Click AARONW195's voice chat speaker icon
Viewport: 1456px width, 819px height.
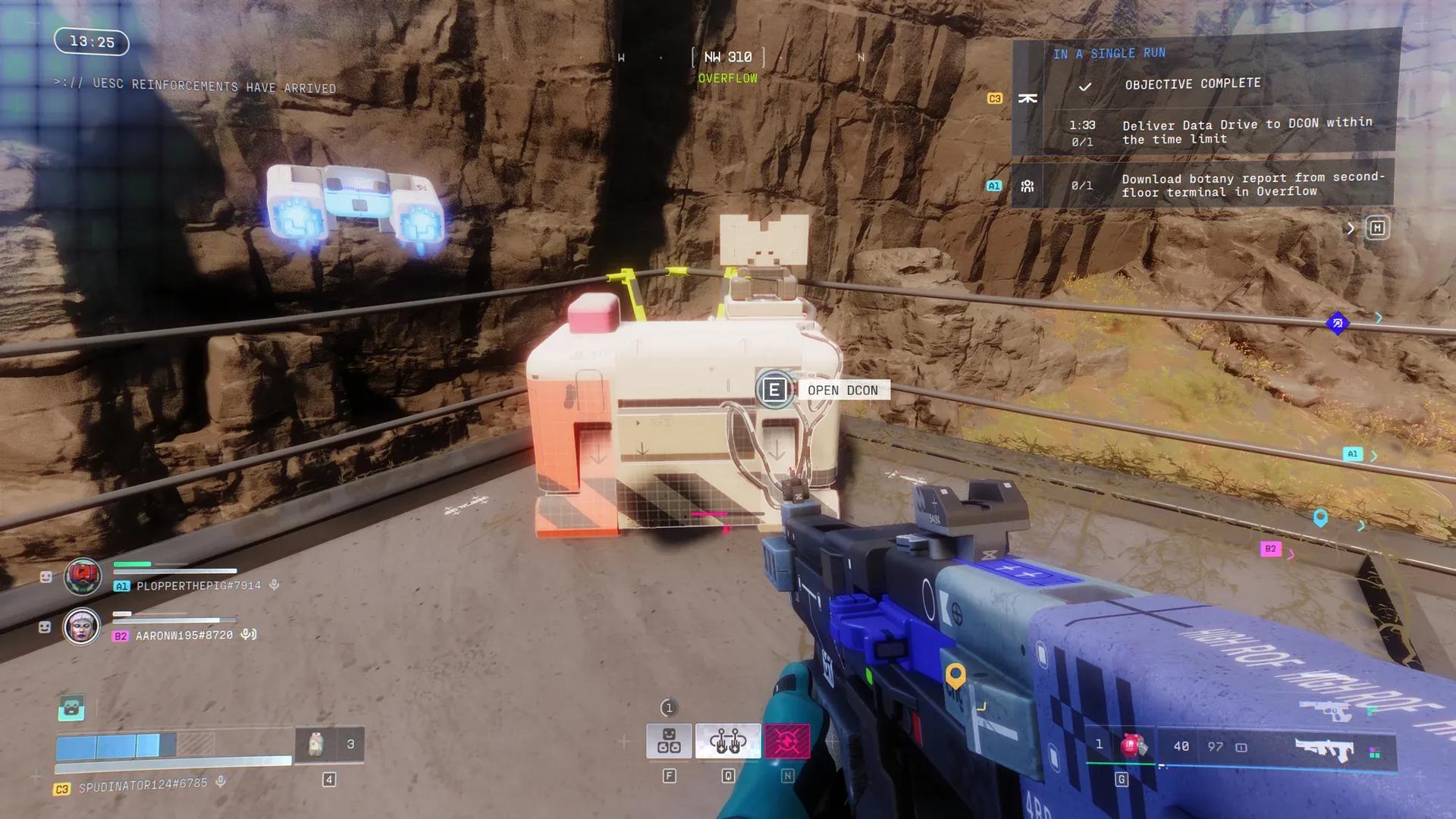click(248, 635)
